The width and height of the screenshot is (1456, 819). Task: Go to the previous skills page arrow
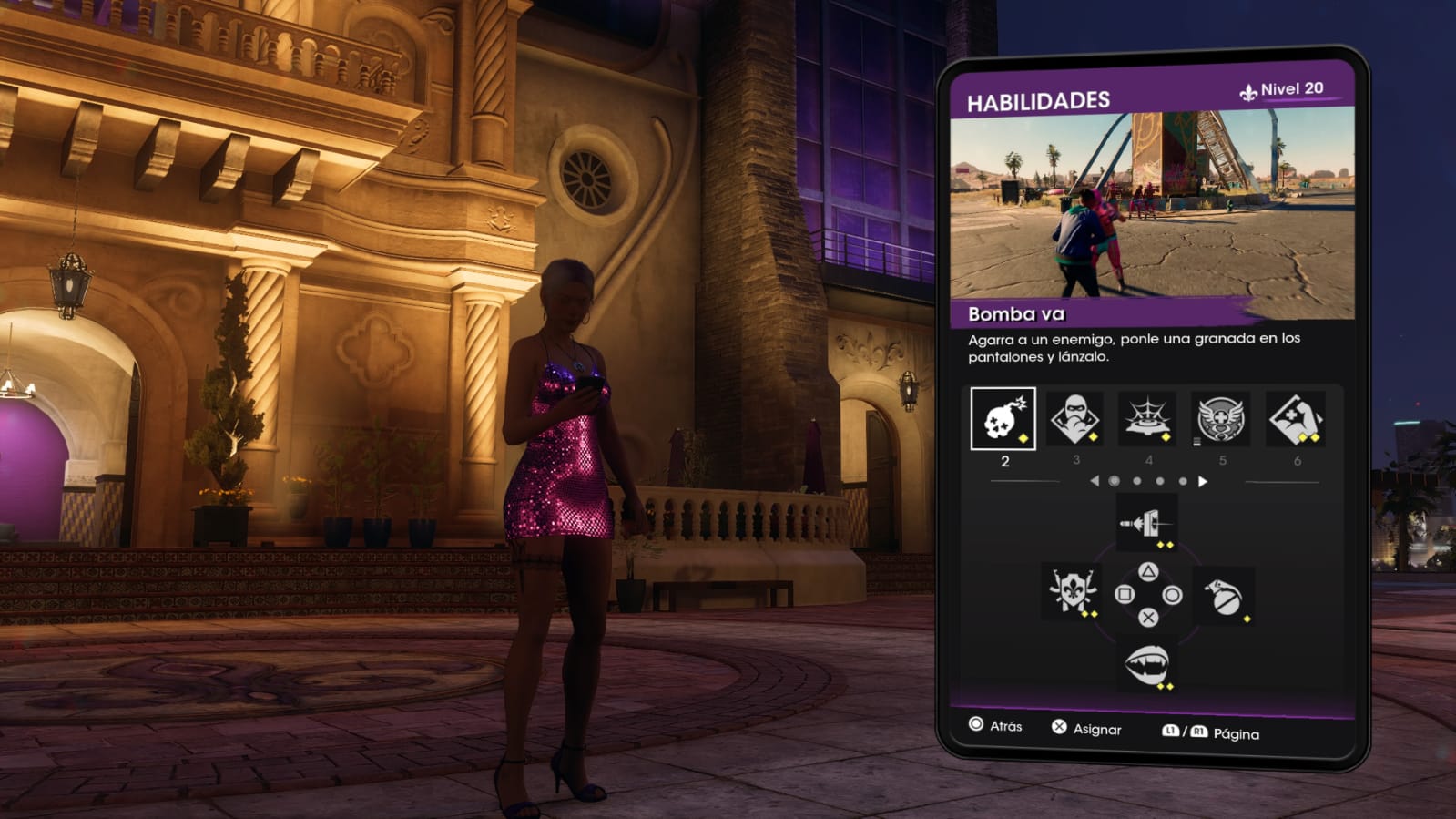pos(1095,481)
